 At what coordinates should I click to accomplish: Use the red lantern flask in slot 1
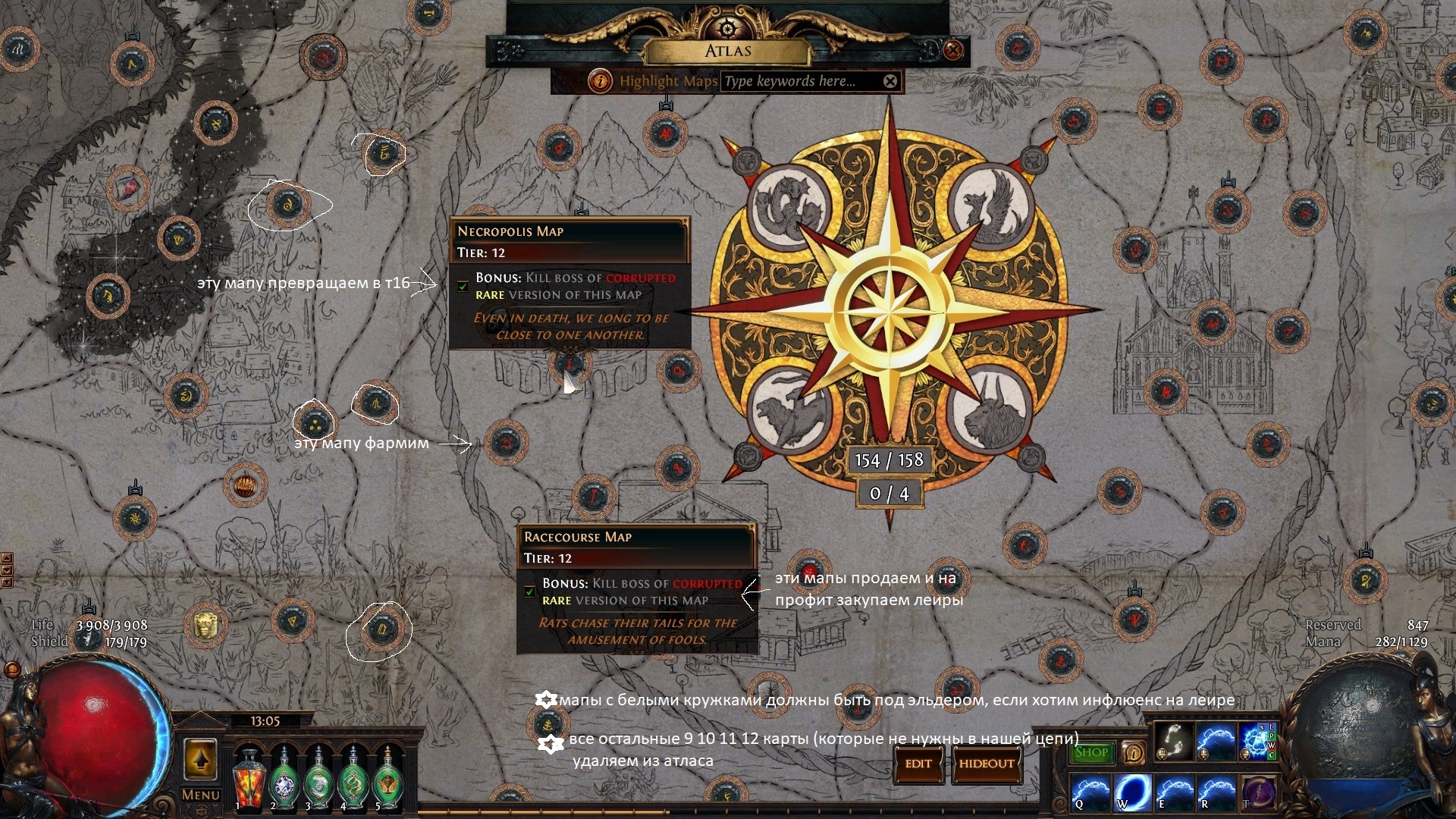(x=247, y=777)
